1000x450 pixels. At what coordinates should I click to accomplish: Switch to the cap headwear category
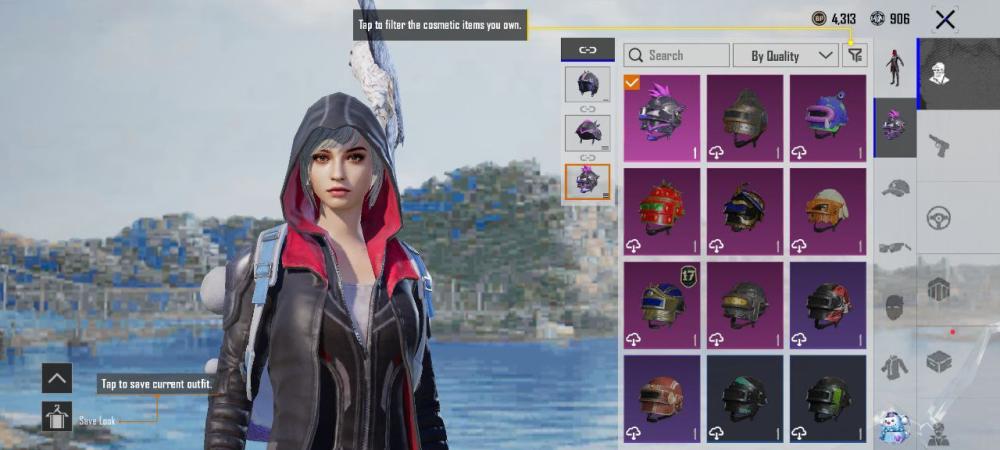(x=895, y=187)
